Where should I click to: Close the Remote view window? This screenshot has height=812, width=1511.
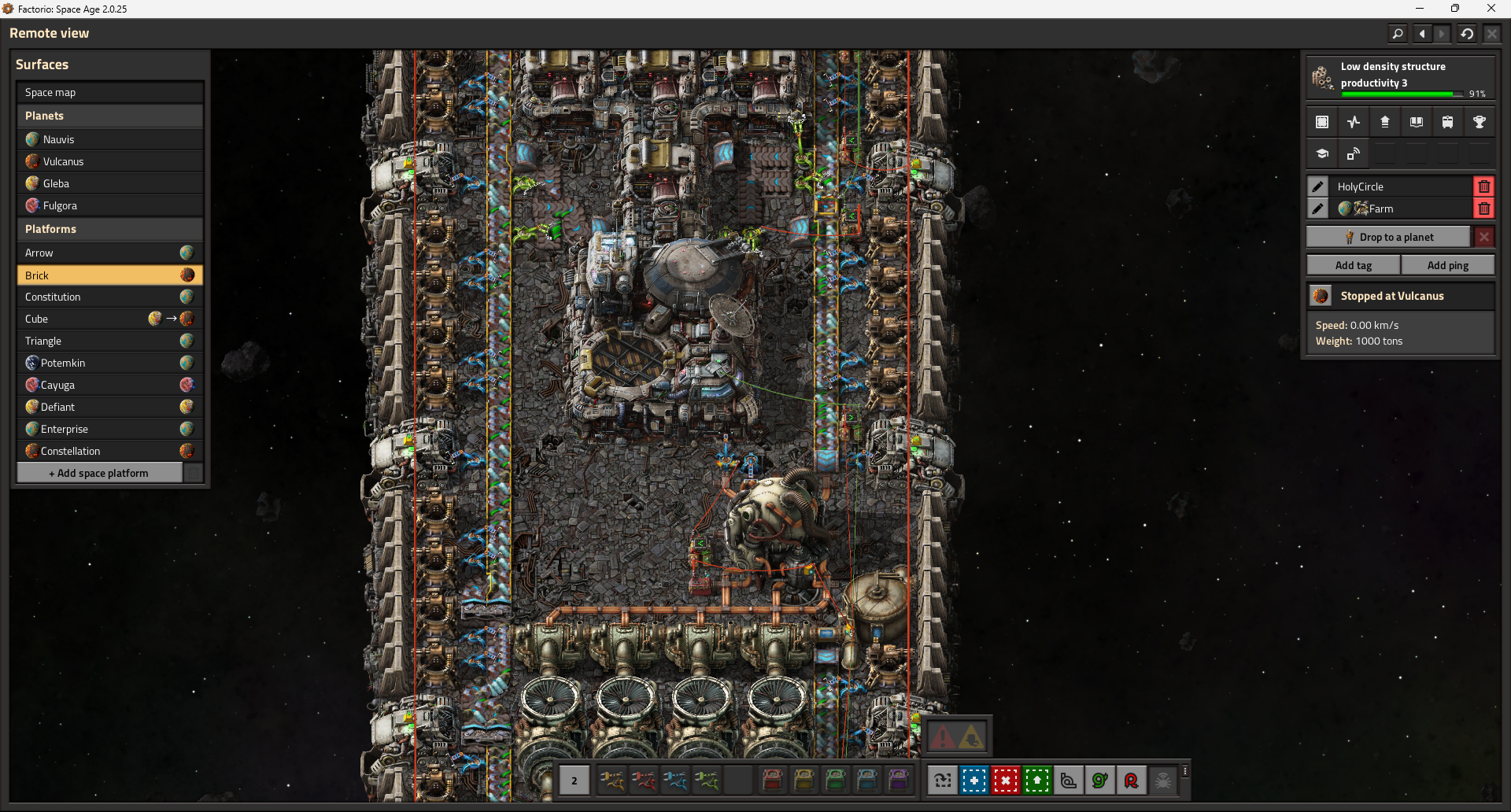[1491, 34]
